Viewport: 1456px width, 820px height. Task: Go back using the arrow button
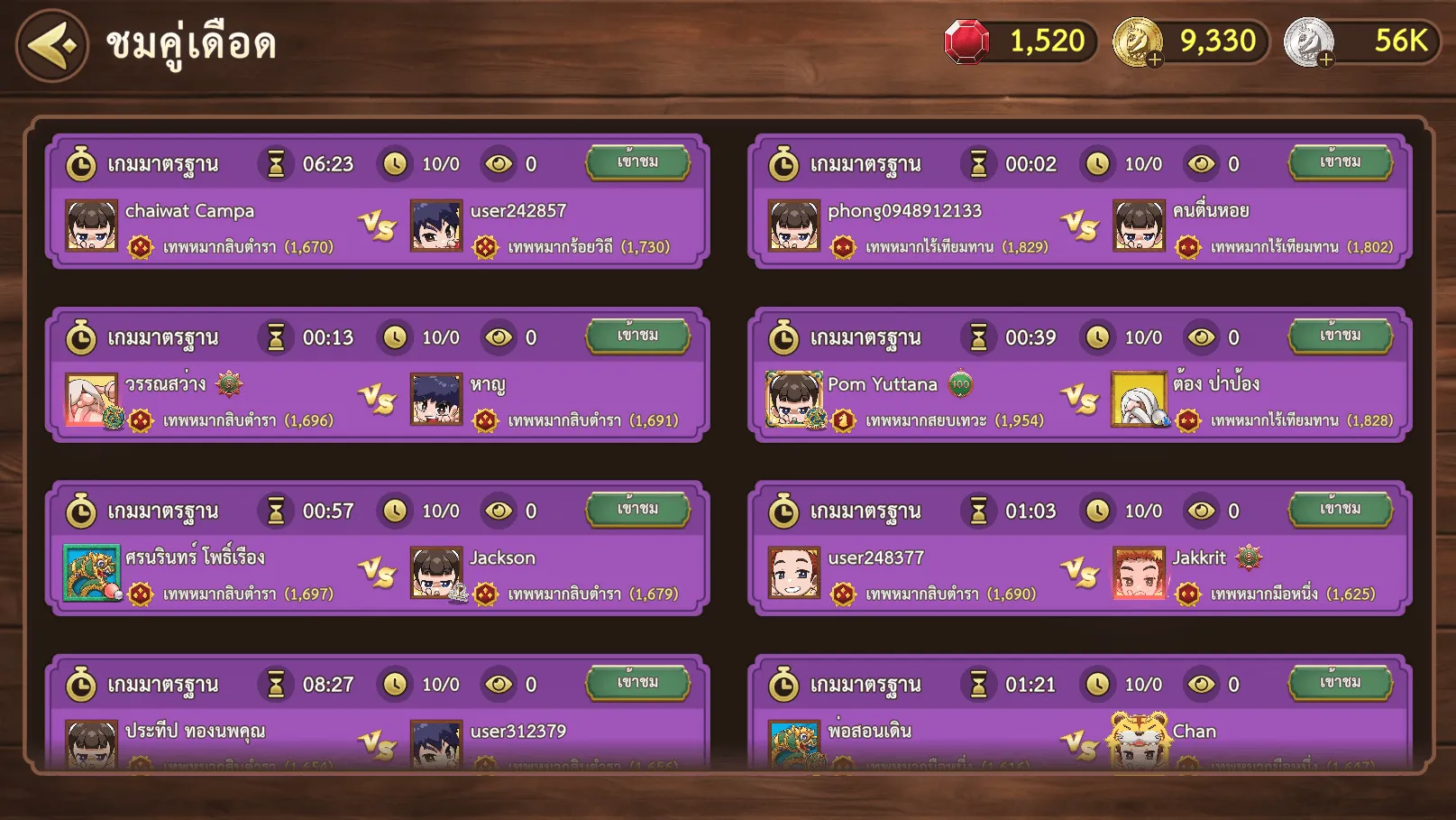pos(52,45)
